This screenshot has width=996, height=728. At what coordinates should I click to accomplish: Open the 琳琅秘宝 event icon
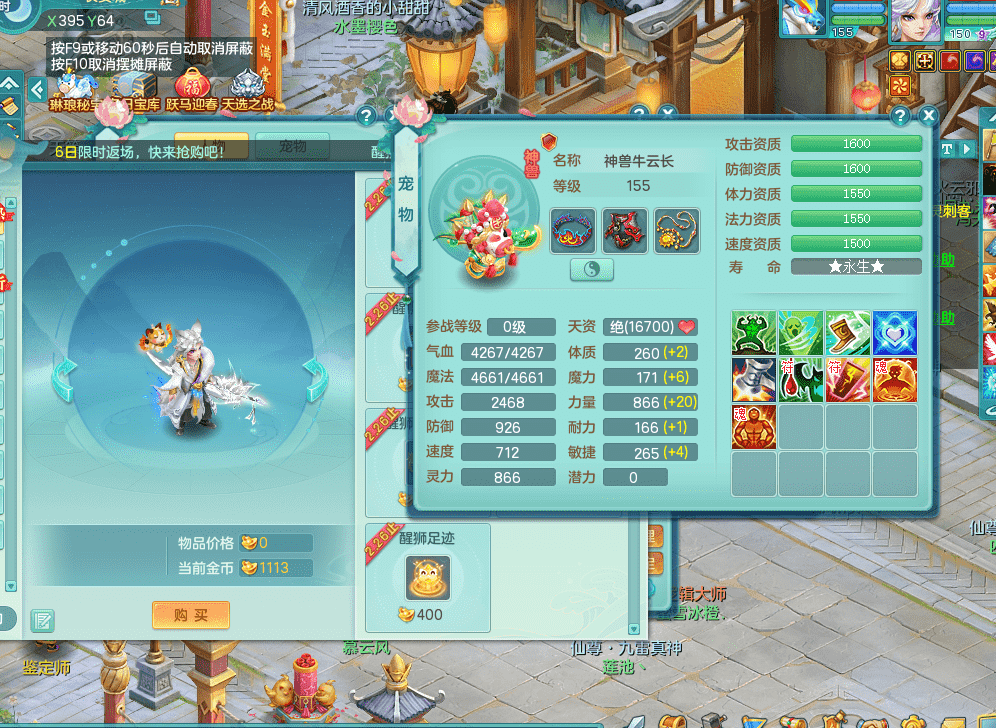78,87
